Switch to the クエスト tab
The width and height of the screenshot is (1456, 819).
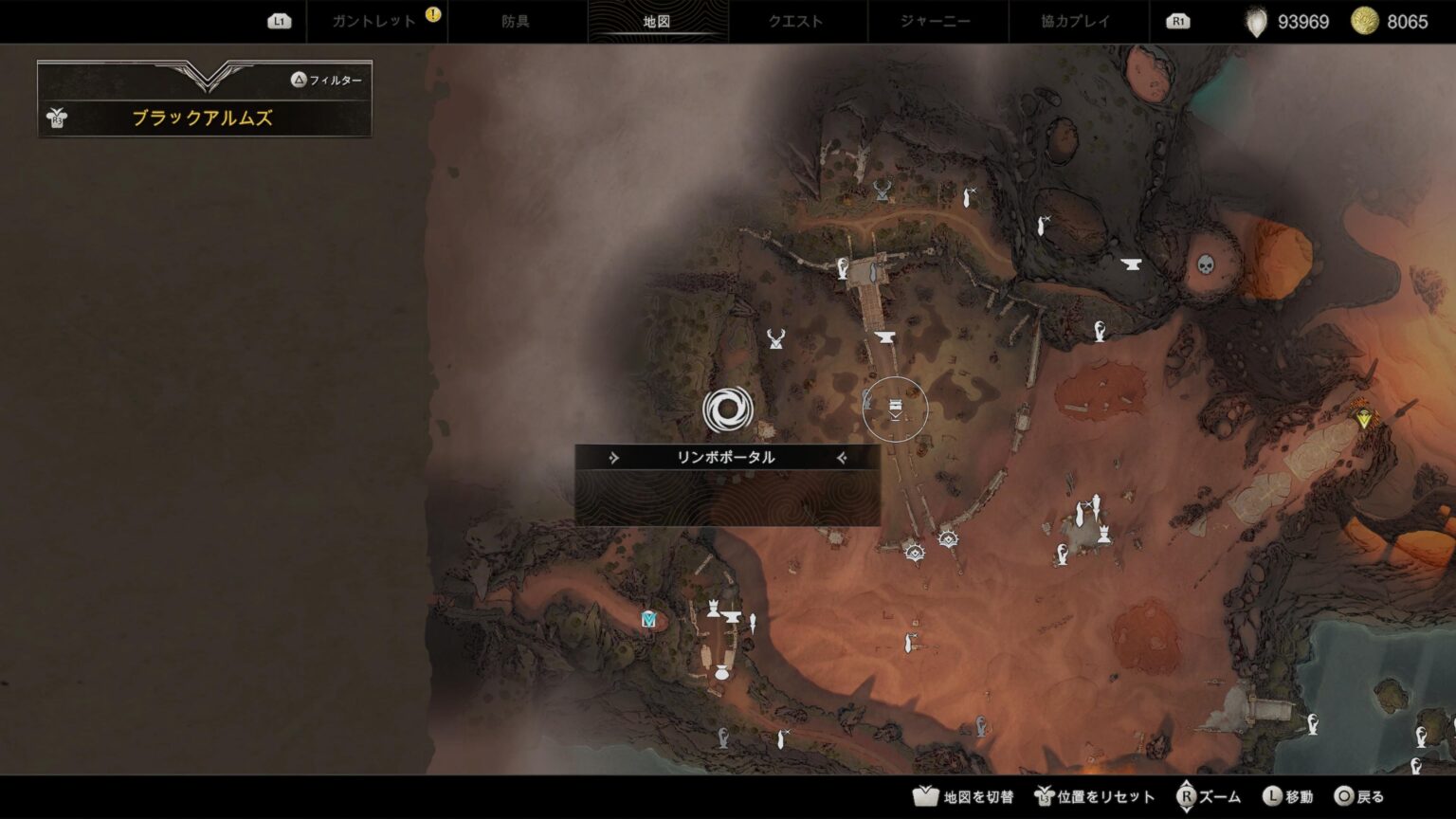point(796,21)
